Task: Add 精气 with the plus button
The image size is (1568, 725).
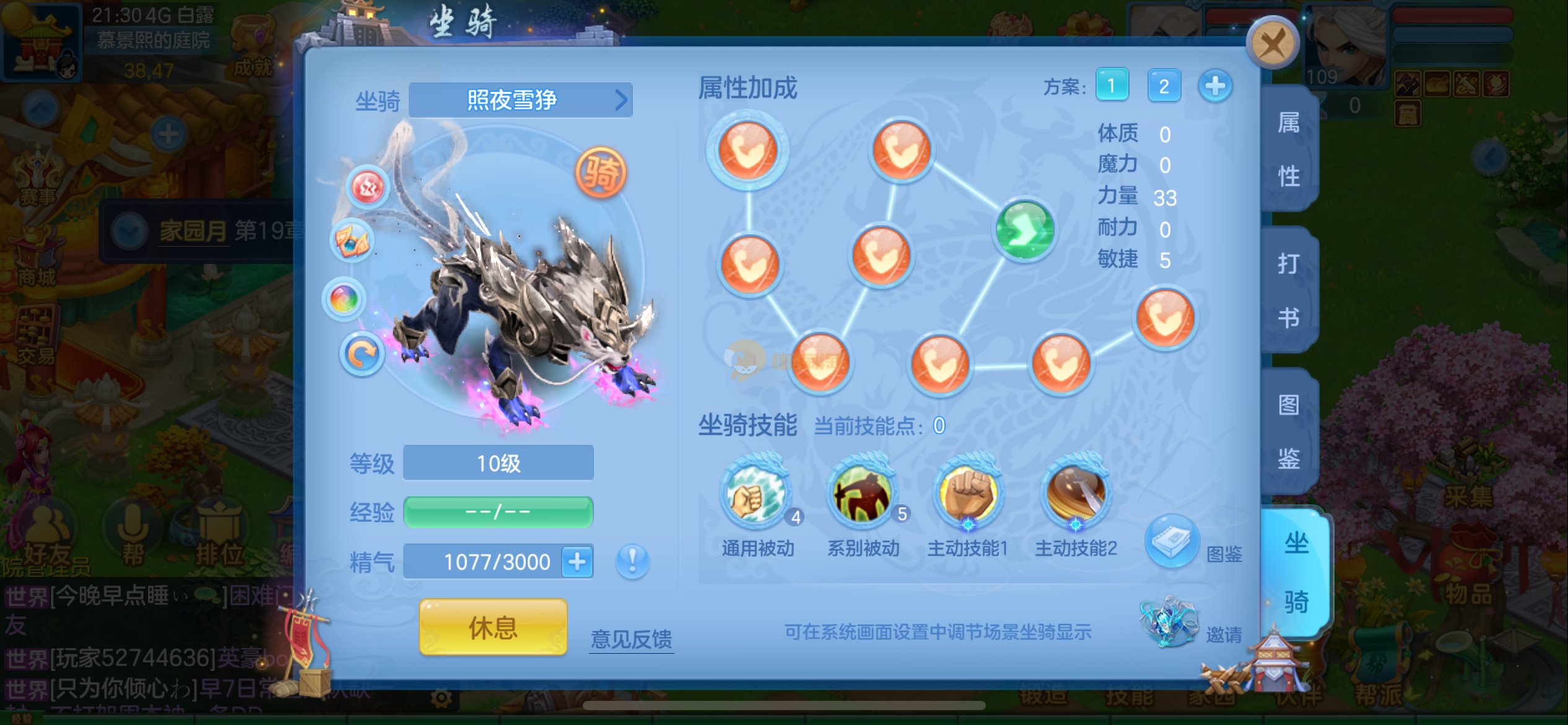Action: click(577, 562)
